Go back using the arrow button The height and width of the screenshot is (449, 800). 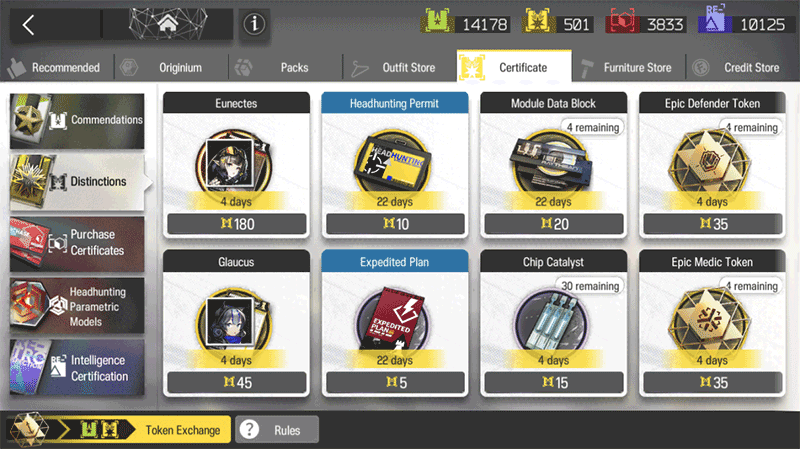(29, 25)
